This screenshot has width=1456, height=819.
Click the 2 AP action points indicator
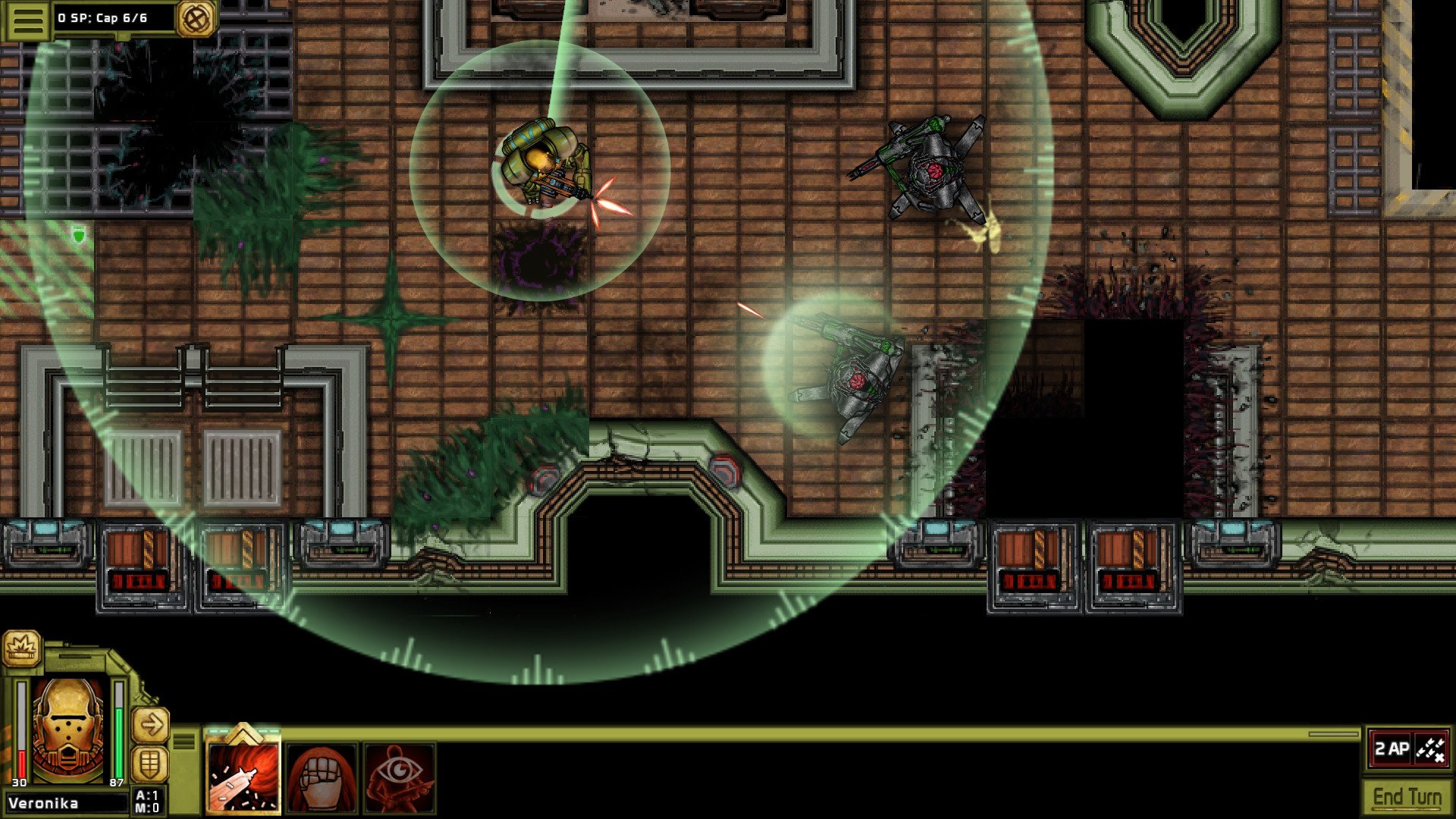1393,748
